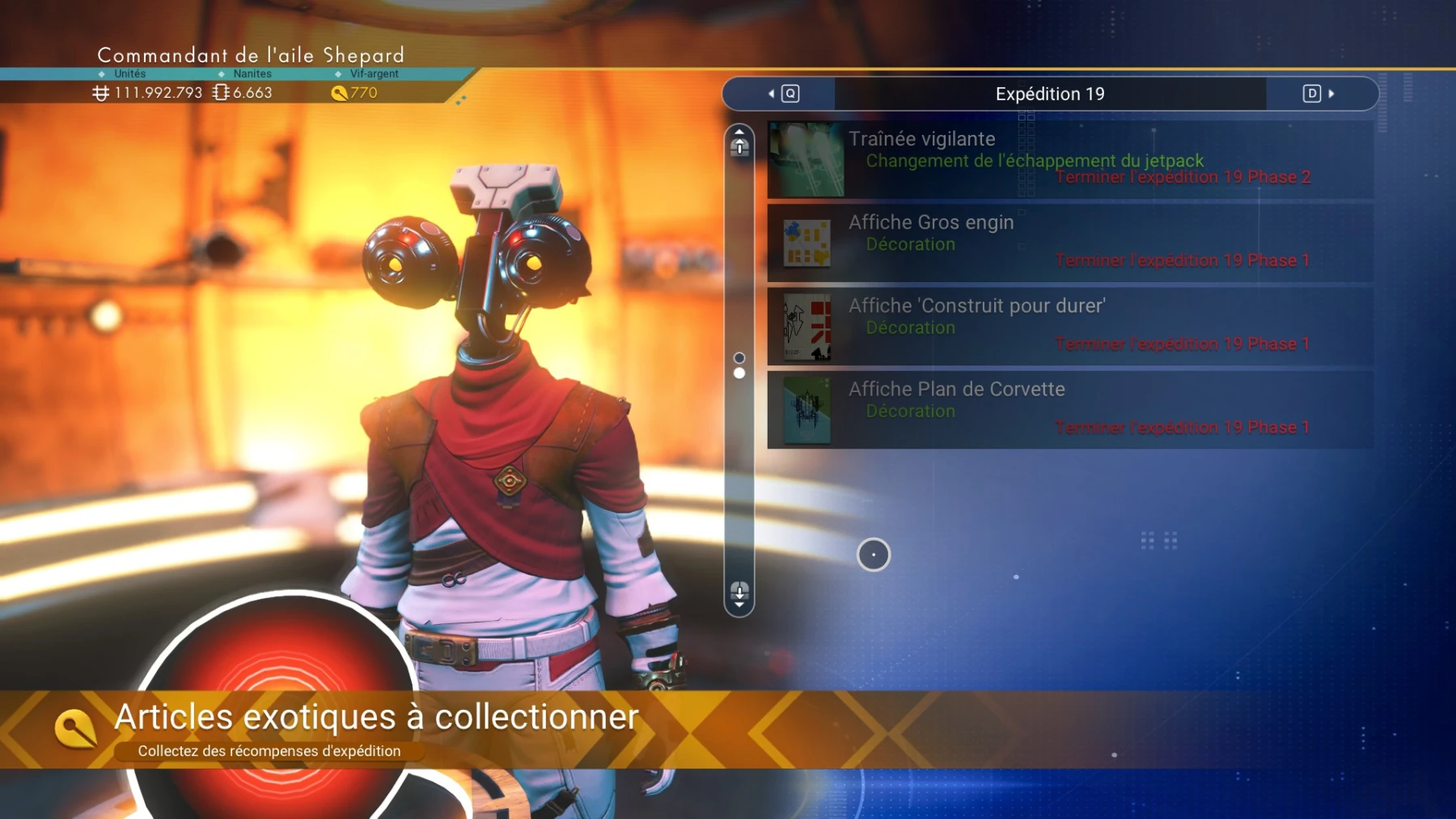Click the mouse scroll-up icon atop the scrollbar

(x=739, y=146)
